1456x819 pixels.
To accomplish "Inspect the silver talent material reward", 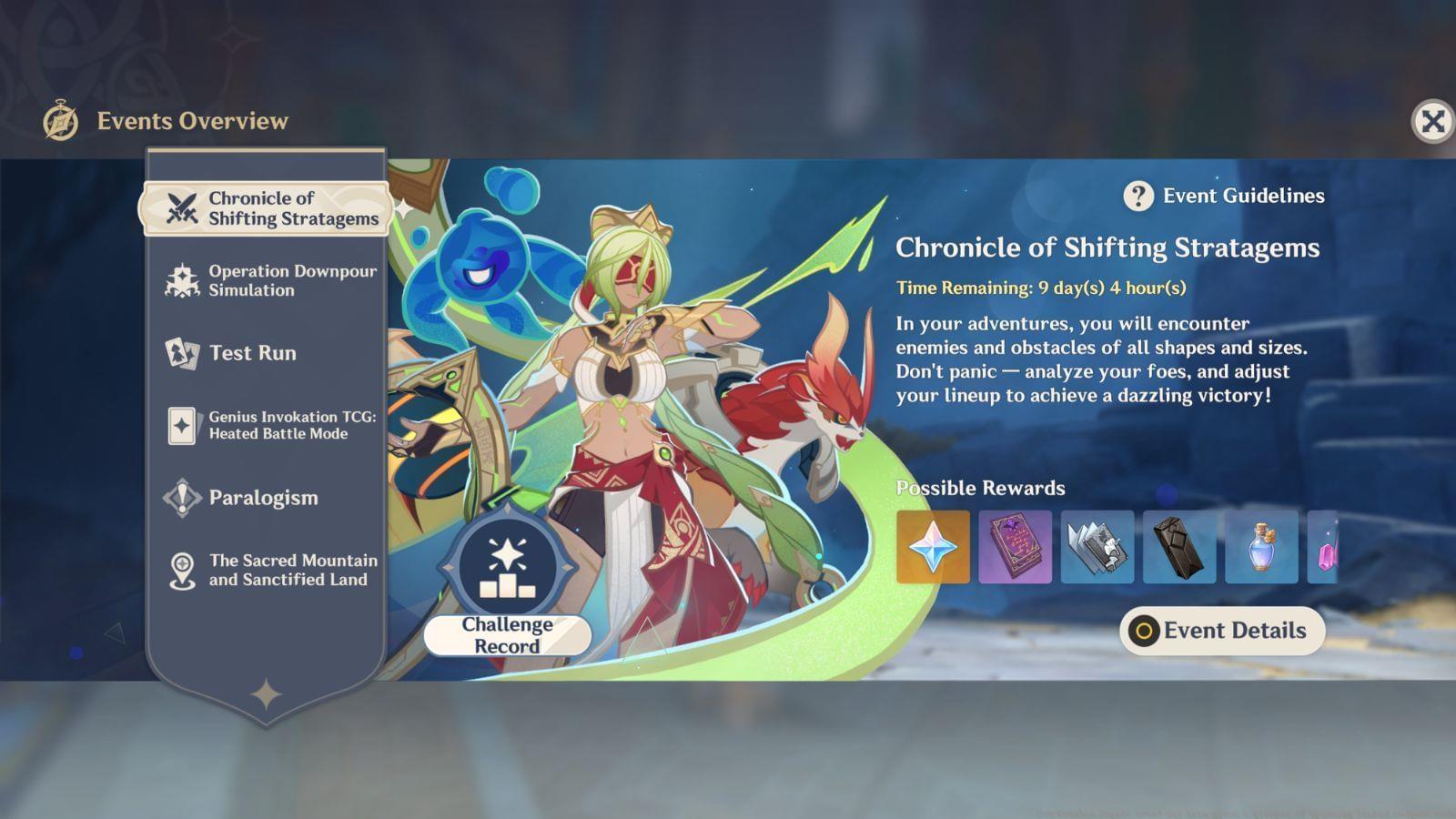I will point(1097,547).
